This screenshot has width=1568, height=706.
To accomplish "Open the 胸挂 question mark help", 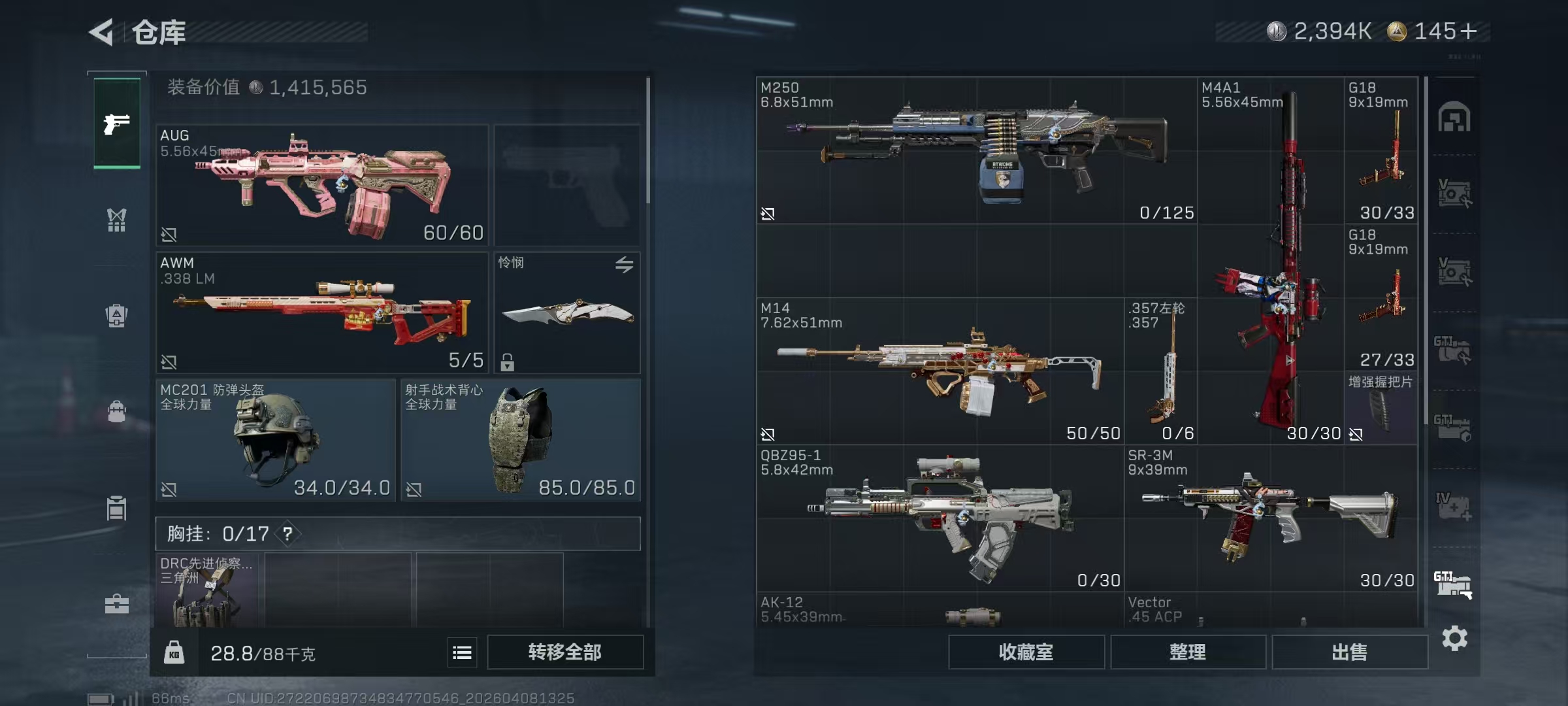I will pos(287,534).
